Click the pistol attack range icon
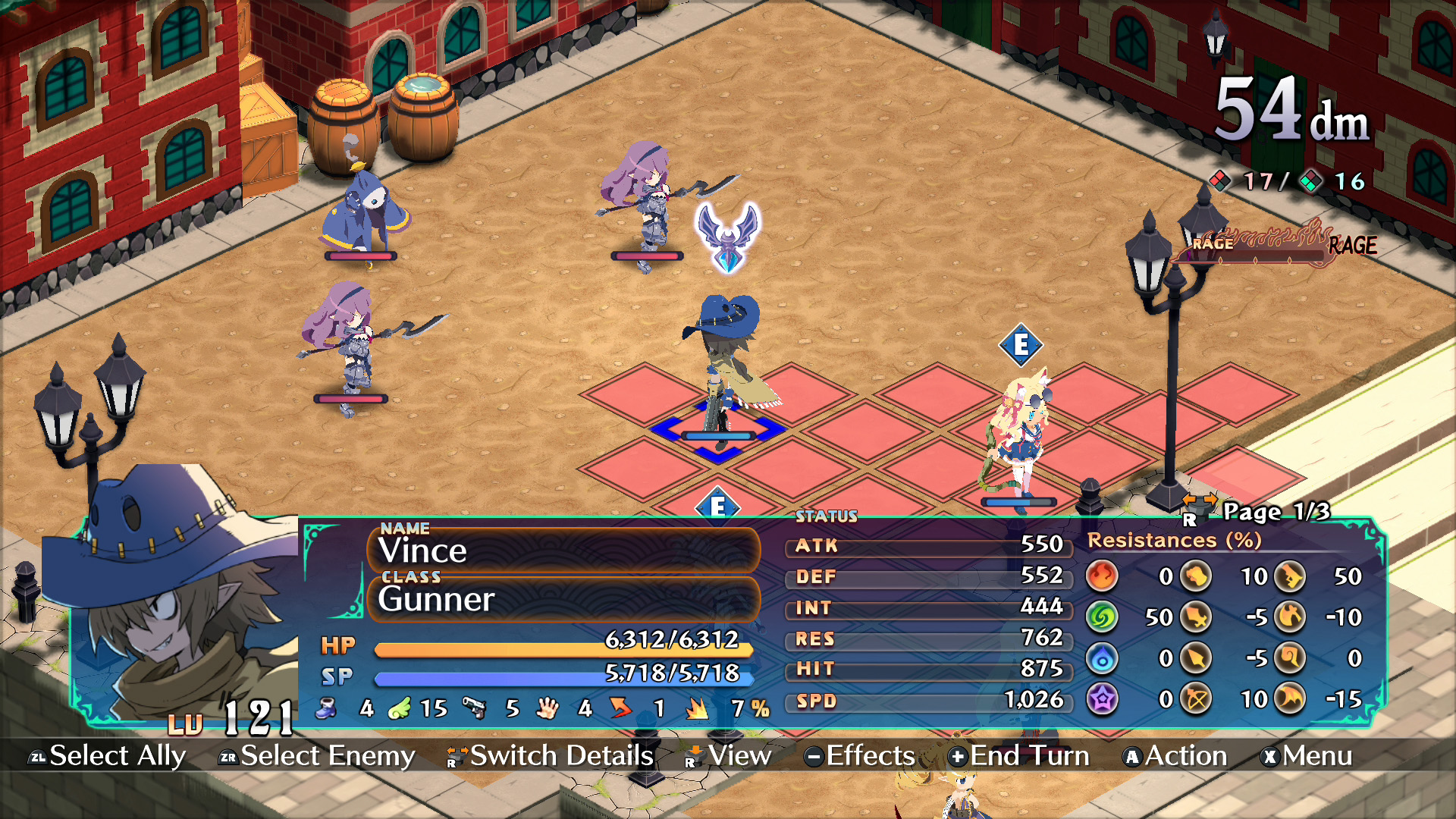The width and height of the screenshot is (1456, 819). pos(475,709)
